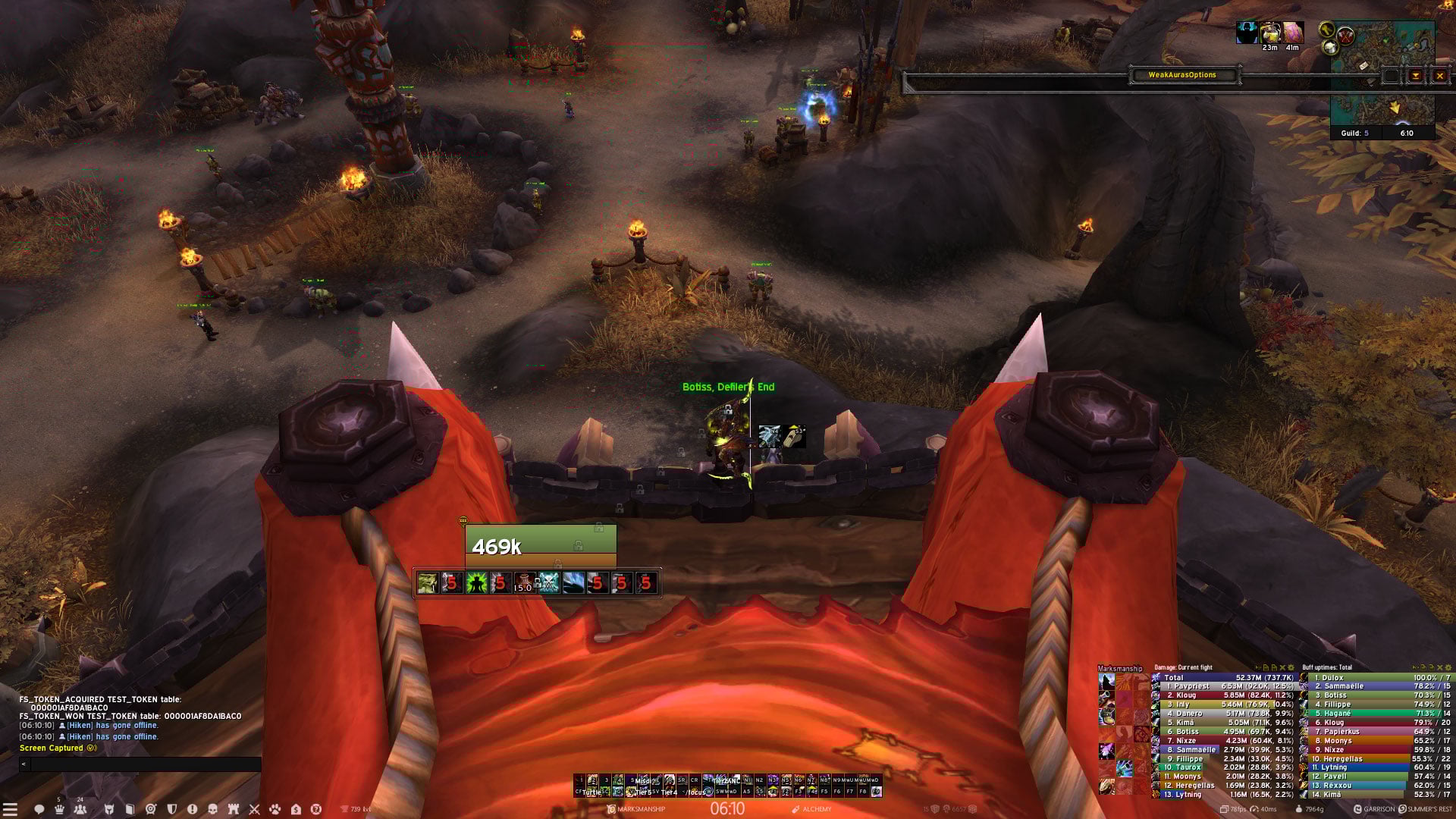The width and height of the screenshot is (1456, 819).
Task: Click the Guild member count label
Action: point(1354,133)
